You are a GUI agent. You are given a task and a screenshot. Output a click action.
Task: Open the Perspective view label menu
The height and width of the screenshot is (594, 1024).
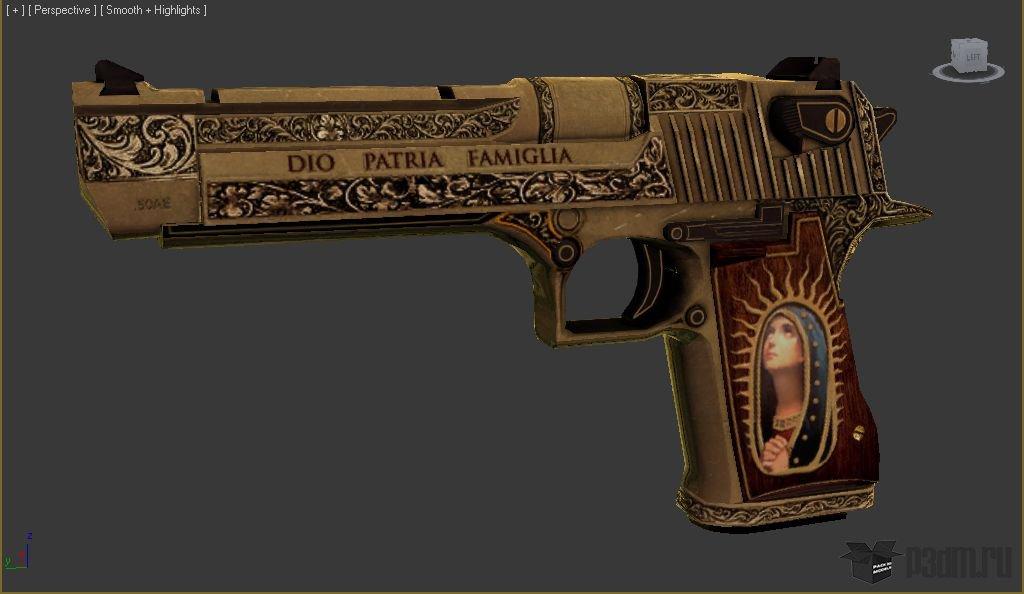click(64, 10)
